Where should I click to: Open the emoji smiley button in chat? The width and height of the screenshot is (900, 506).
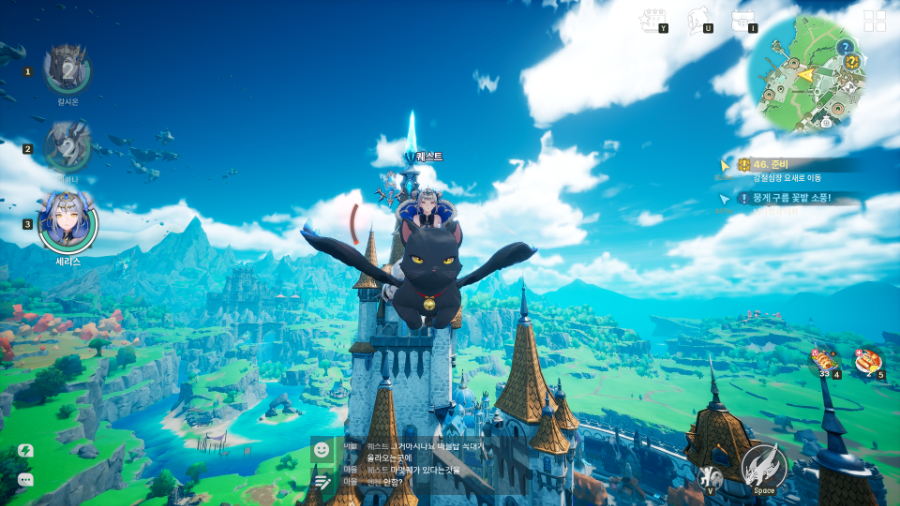tap(322, 450)
